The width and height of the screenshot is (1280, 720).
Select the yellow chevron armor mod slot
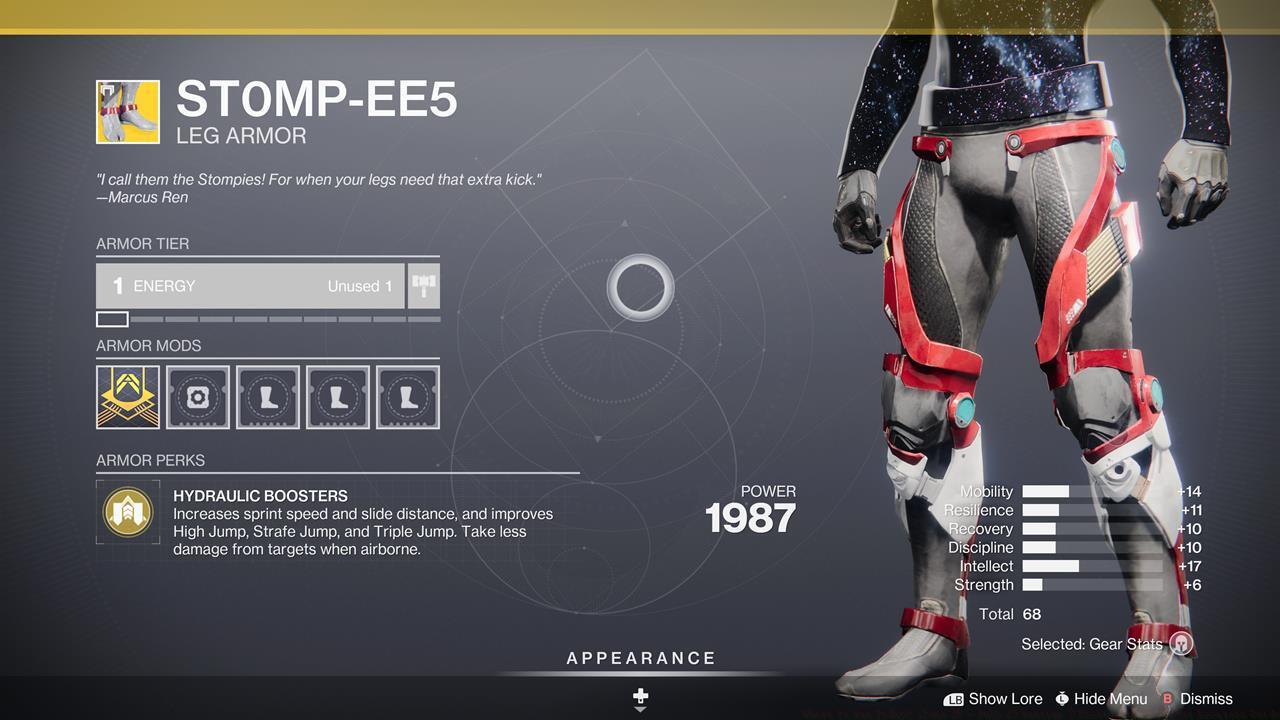pos(128,397)
